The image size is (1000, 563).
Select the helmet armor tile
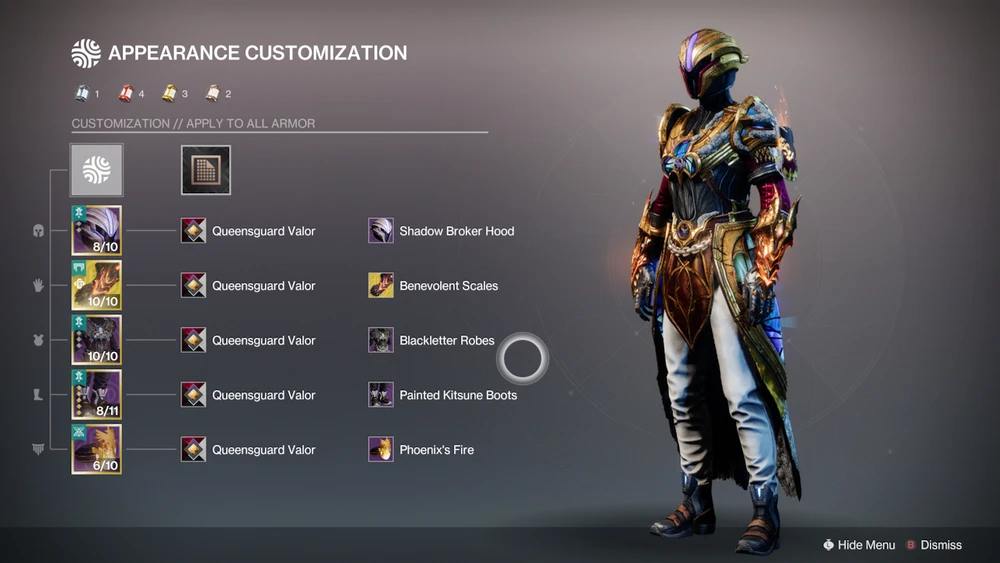(x=96, y=231)
